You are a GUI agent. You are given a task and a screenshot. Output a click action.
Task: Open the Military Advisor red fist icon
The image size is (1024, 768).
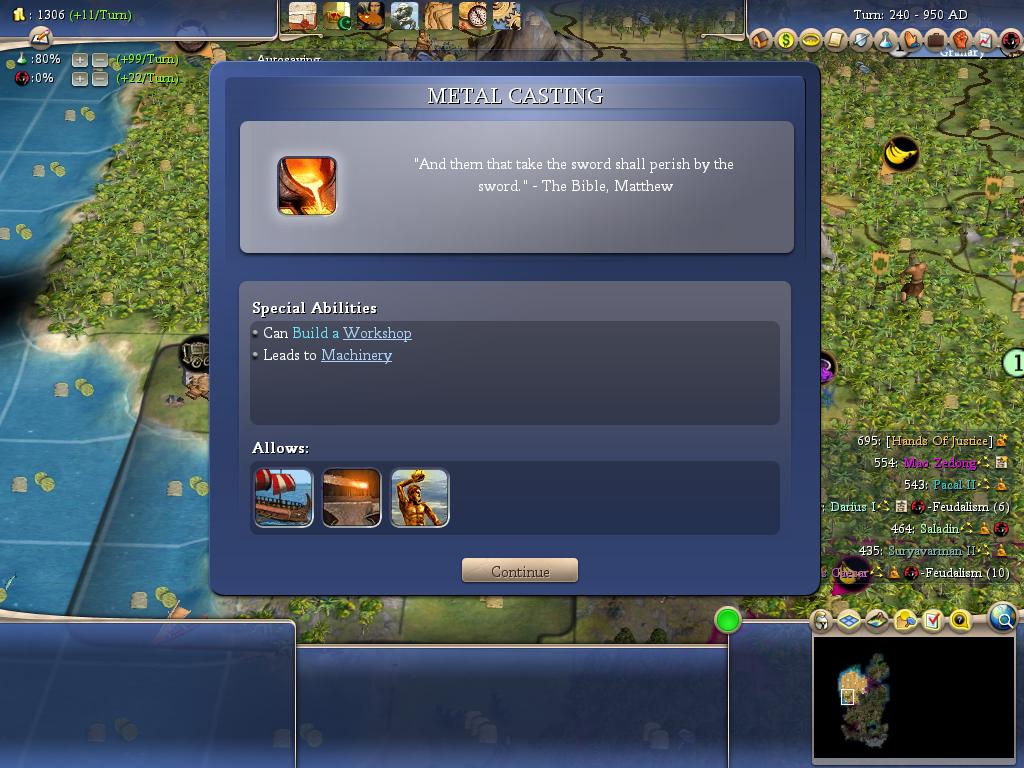(x=960, y=40)
